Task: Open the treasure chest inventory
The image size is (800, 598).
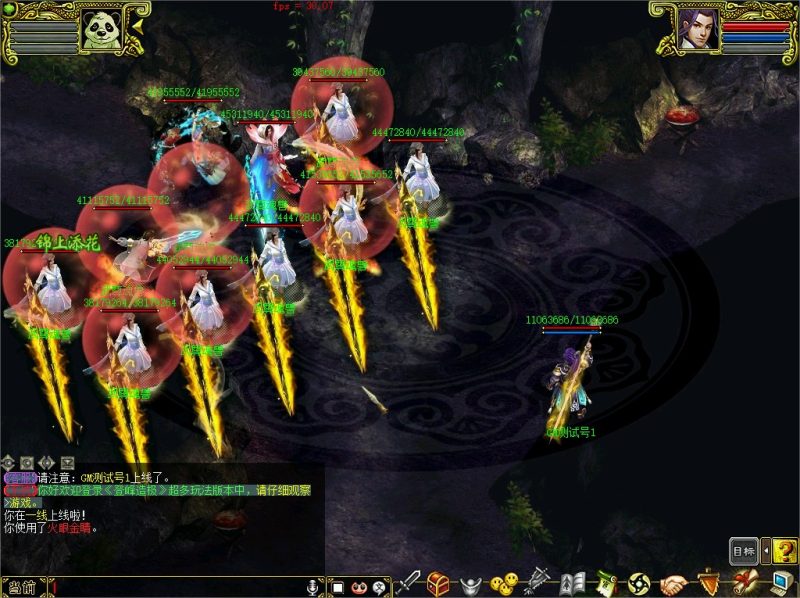Action: coord(438,583)
